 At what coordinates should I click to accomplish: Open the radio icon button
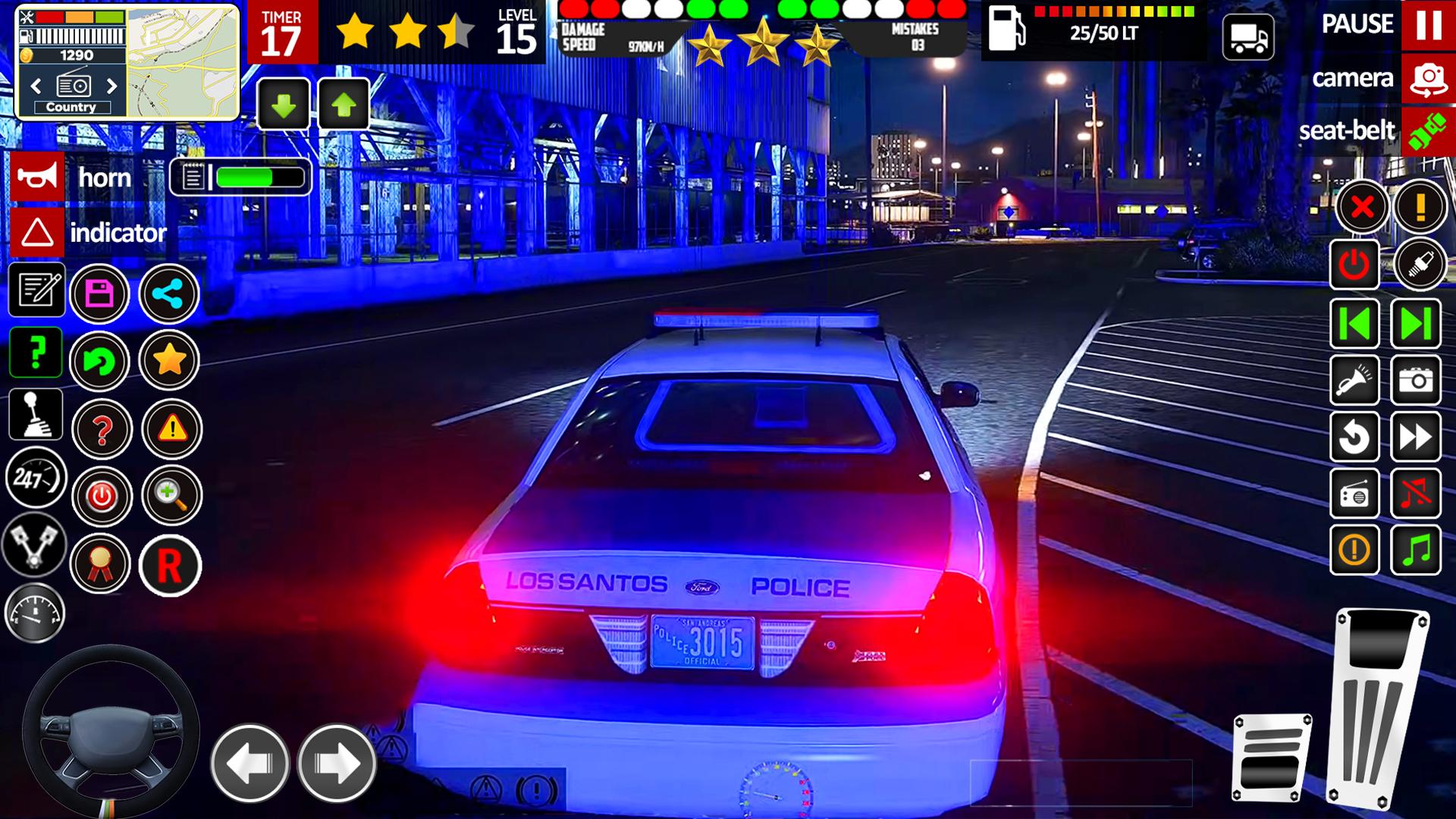click(1354, 494)
